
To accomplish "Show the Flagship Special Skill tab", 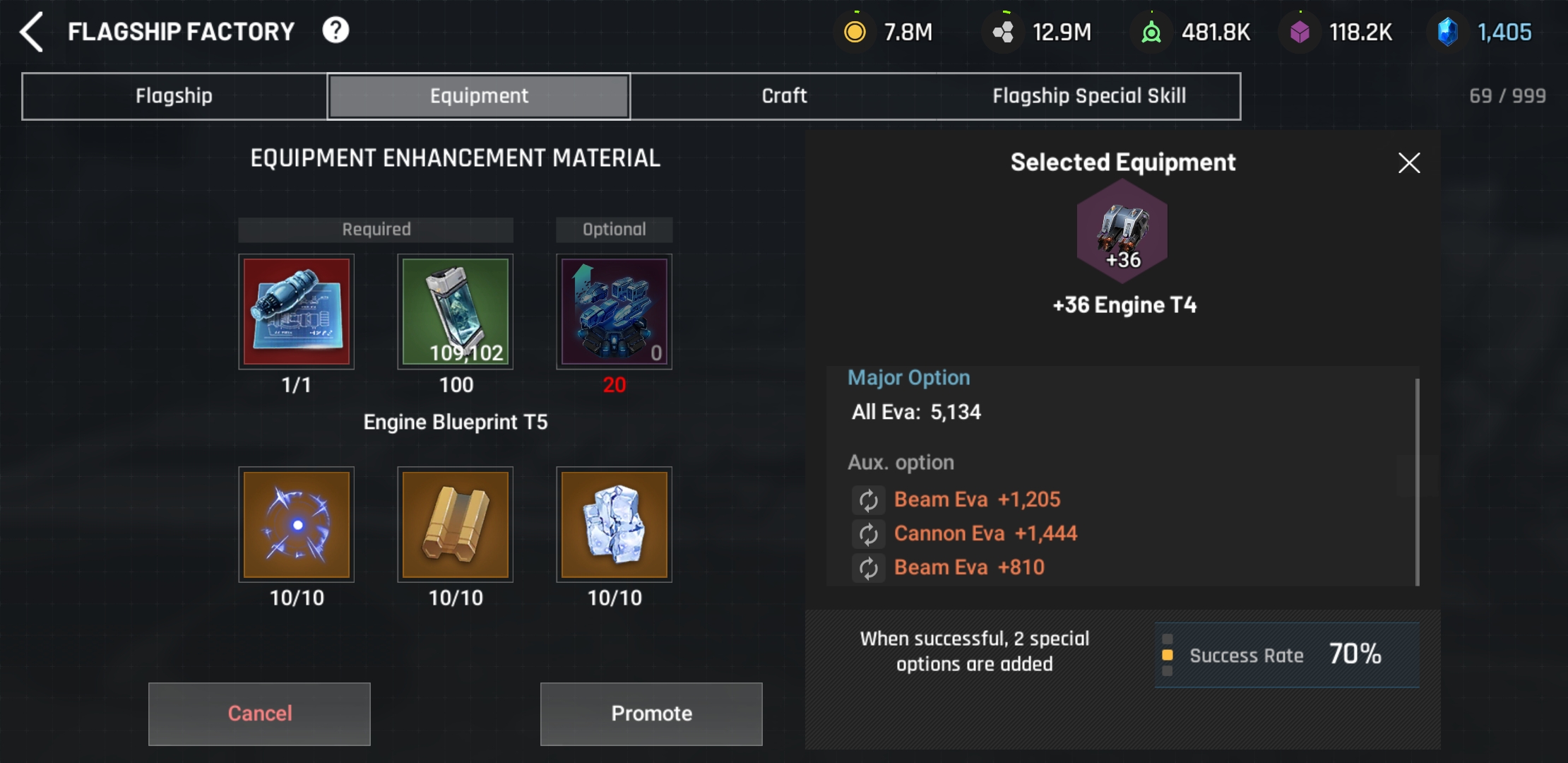I will click(1088, 96).
